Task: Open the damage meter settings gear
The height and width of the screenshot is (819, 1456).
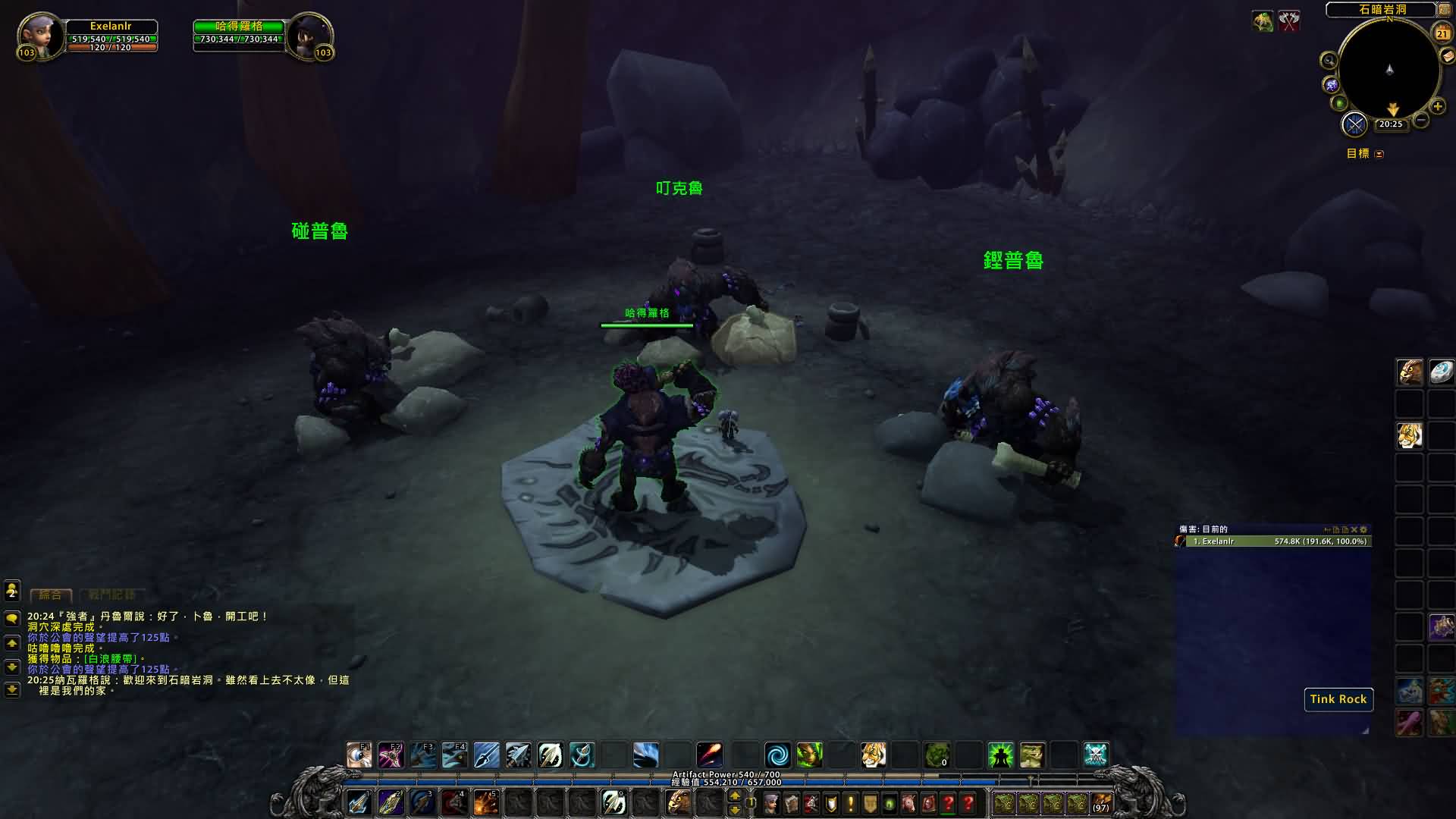Action: coord(1363,529)
